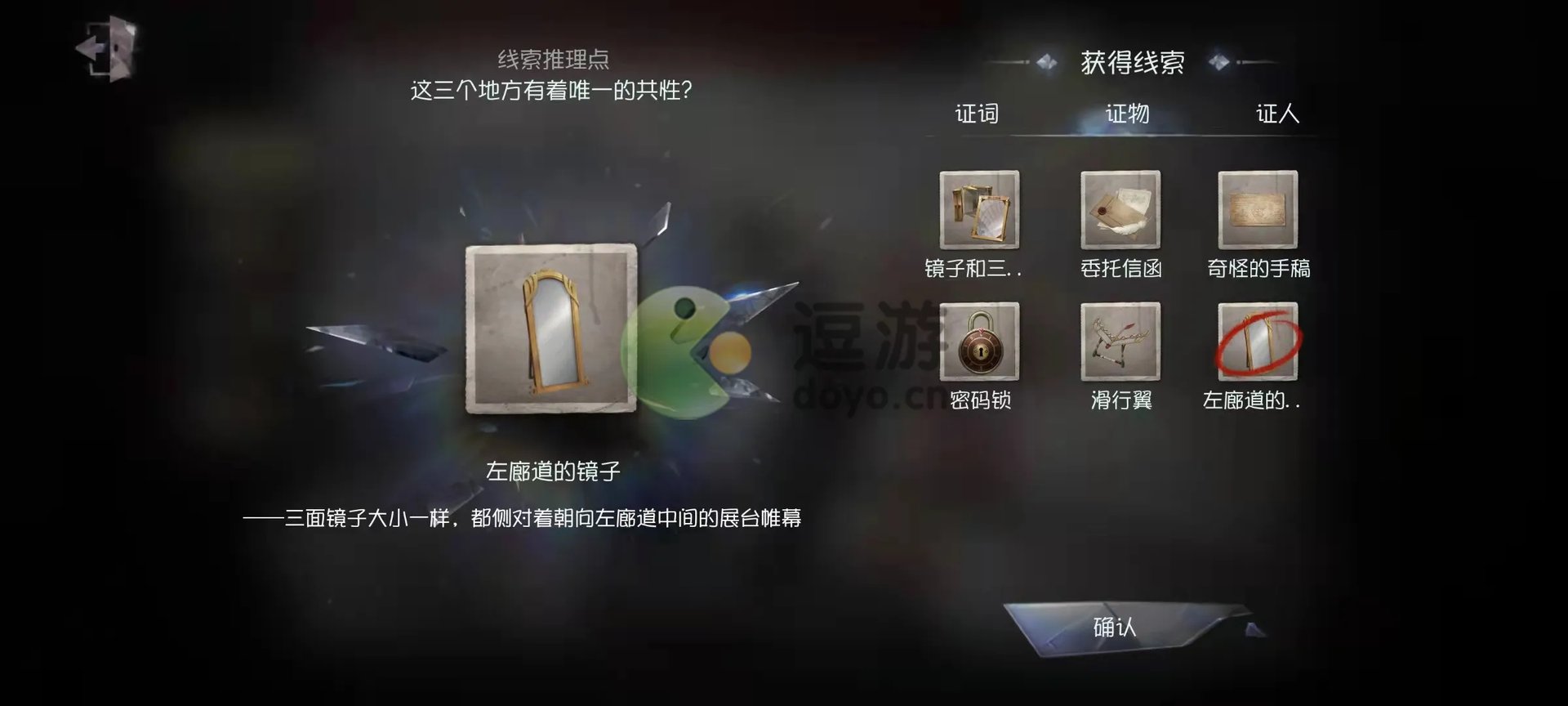Switch to the 证词 testimony tab

978,114
